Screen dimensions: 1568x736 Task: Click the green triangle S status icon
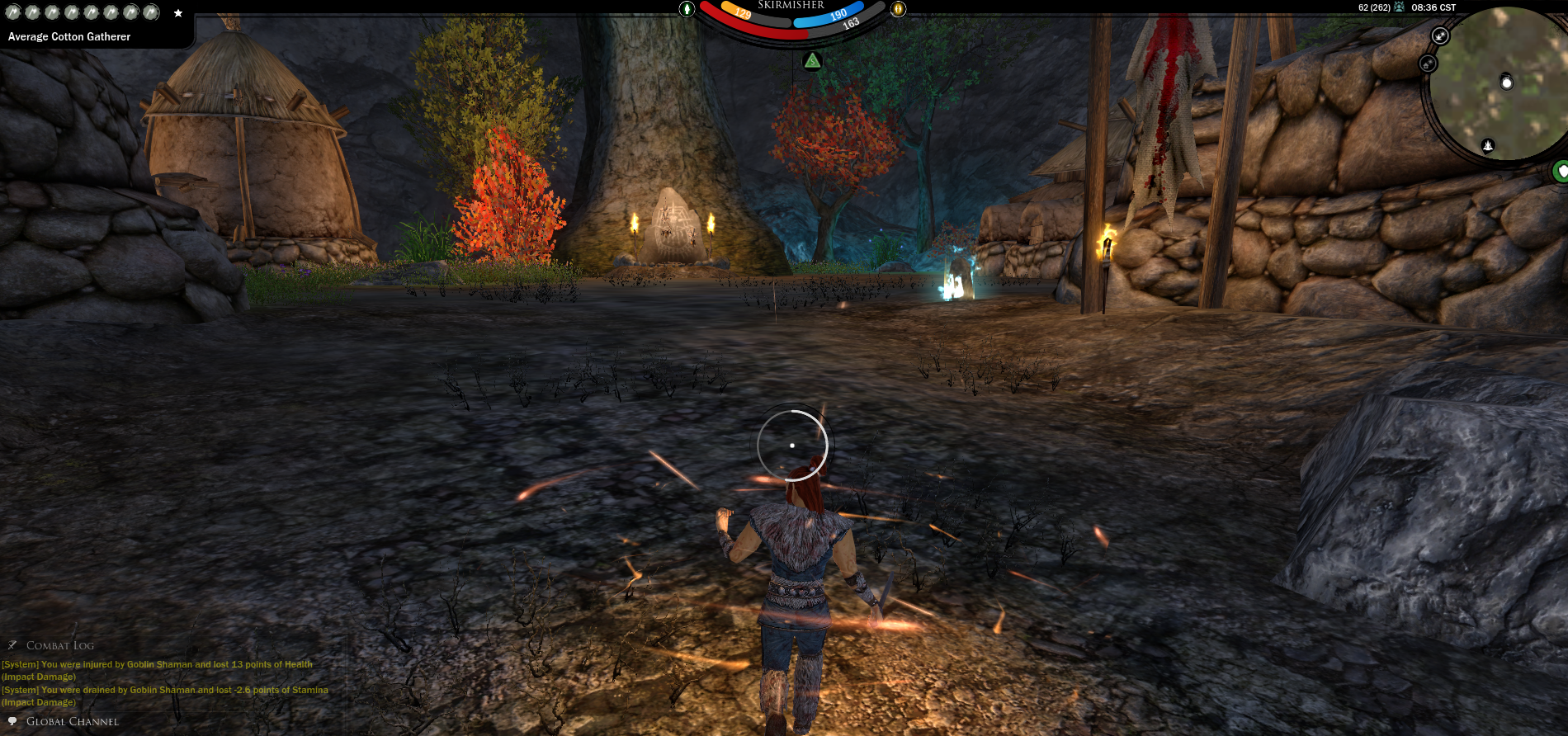tap(813, 61)
